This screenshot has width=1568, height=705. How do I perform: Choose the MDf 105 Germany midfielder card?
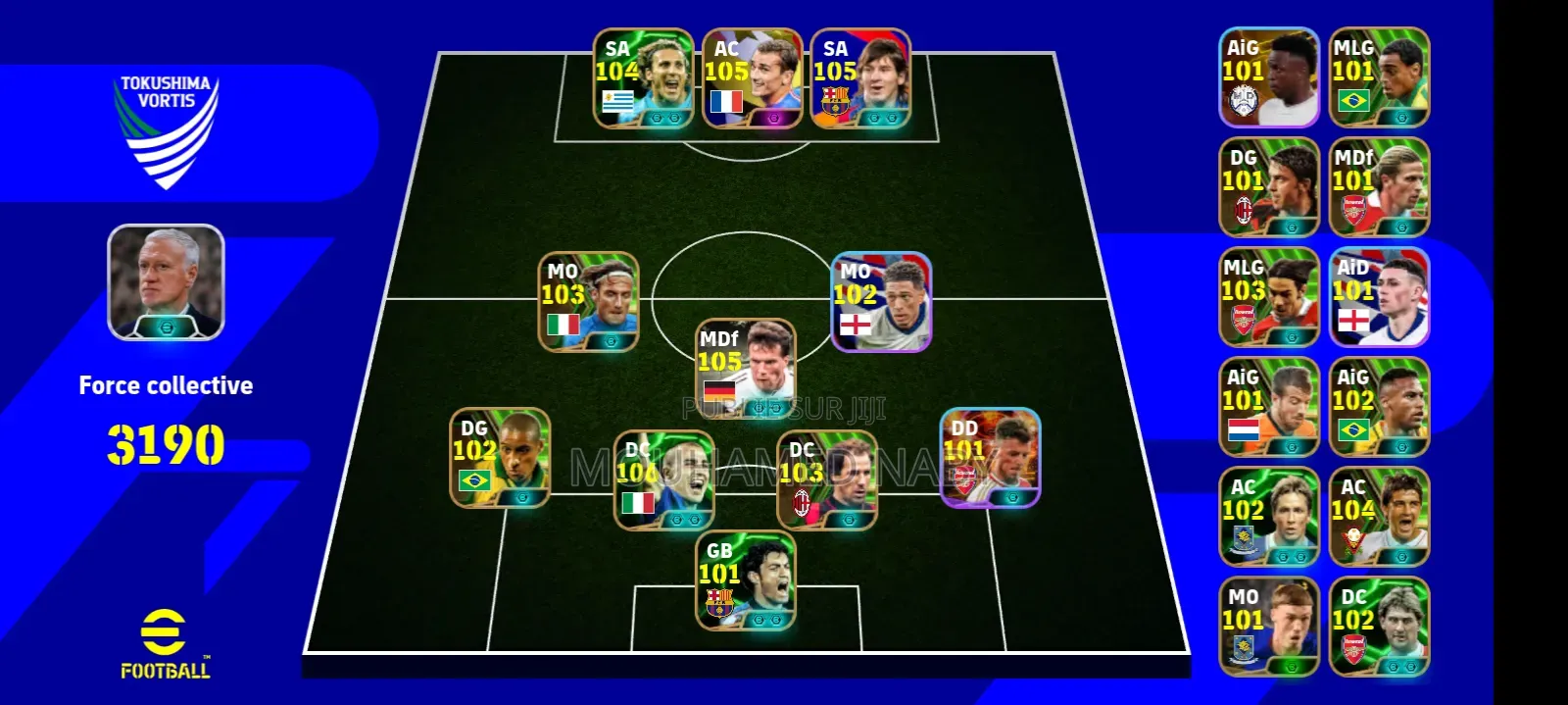[x=745, y=369]
